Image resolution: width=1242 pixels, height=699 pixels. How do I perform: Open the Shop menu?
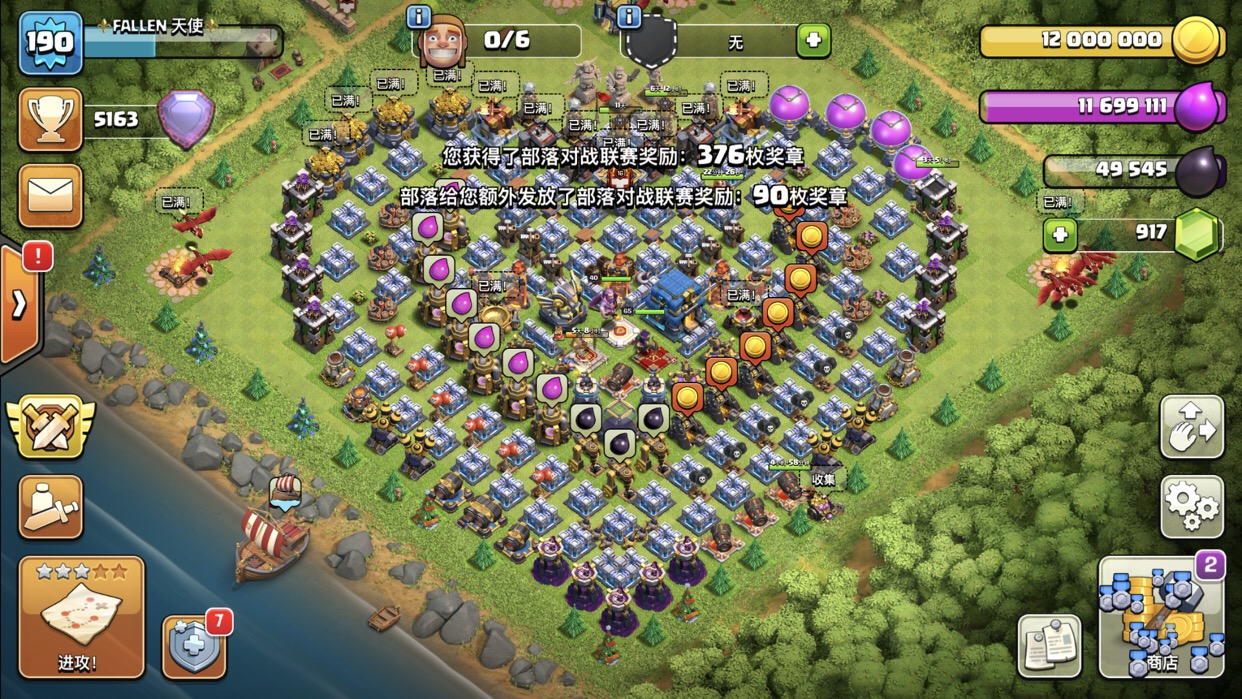(x=1161, y=617)
